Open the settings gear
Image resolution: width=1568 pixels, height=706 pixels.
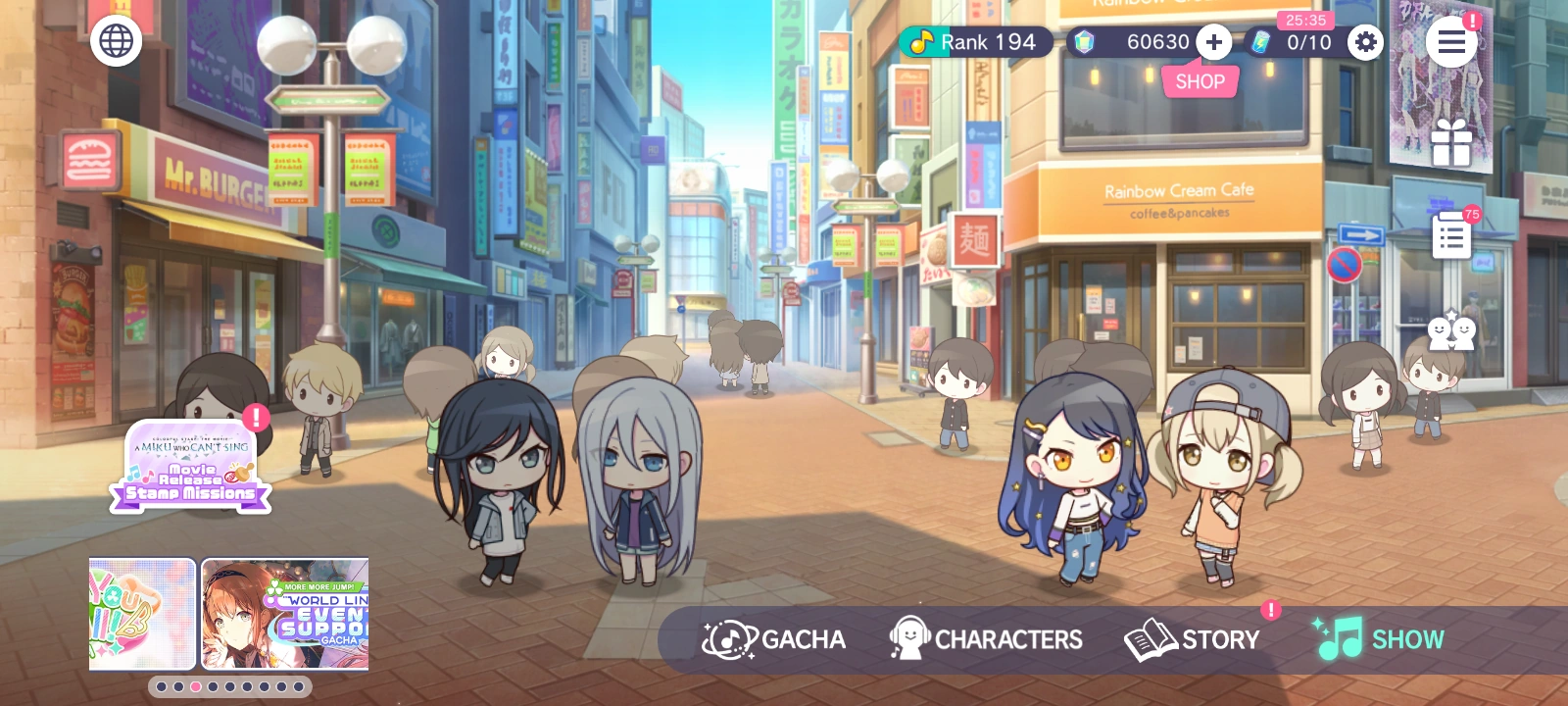(1364, 42)
